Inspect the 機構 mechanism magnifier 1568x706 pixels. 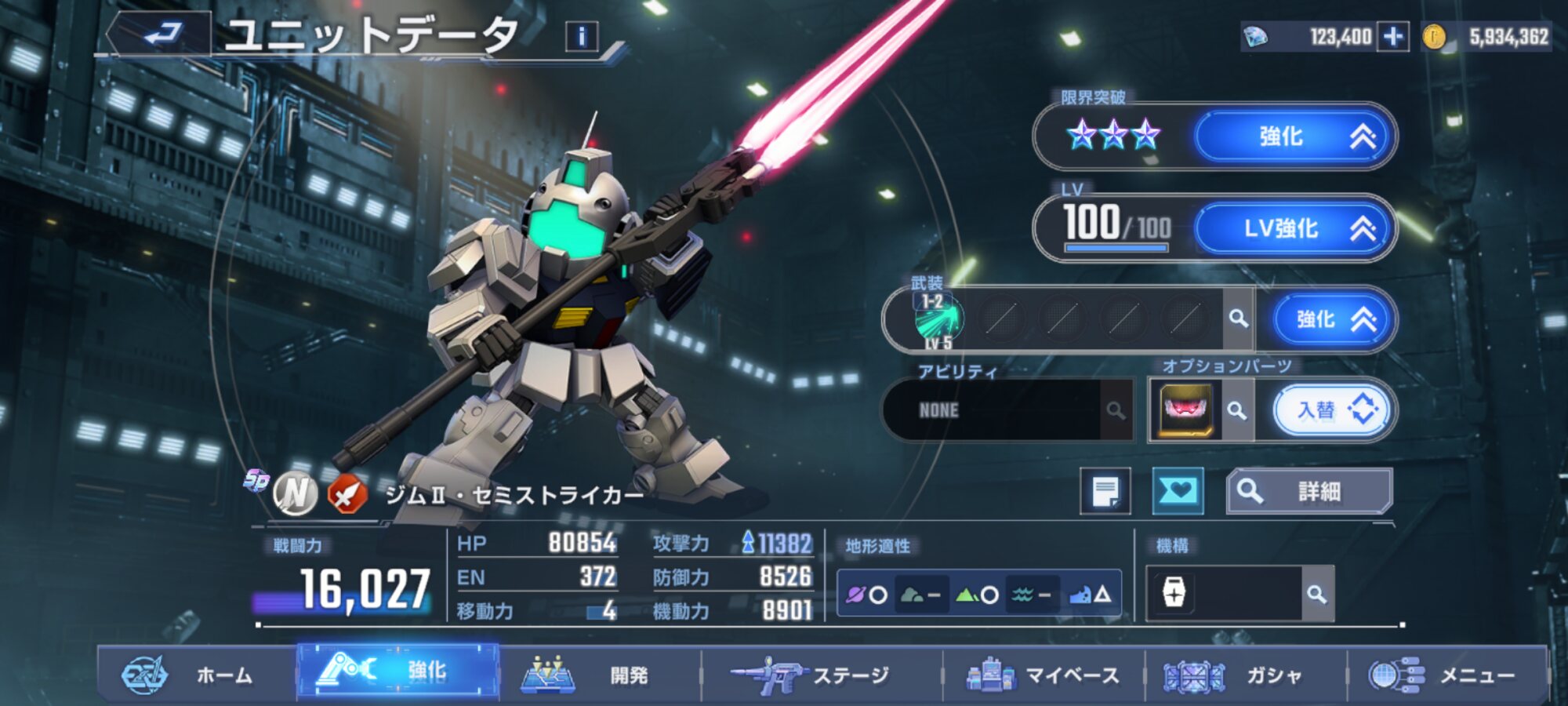(x=1317, y=595)
